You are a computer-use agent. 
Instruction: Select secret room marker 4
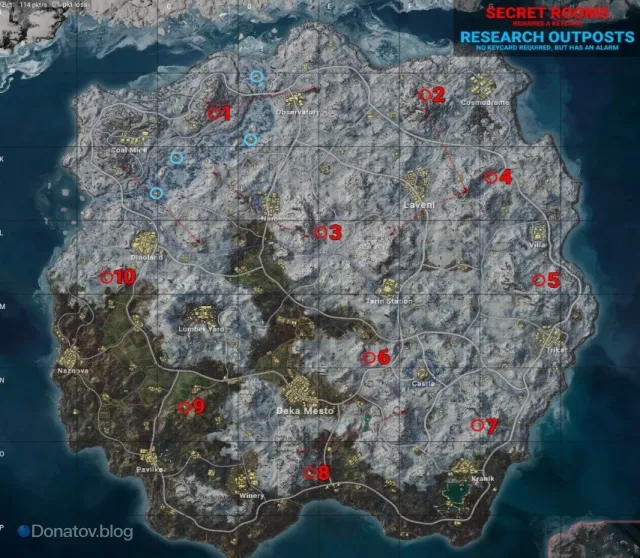tap(490, 177)
